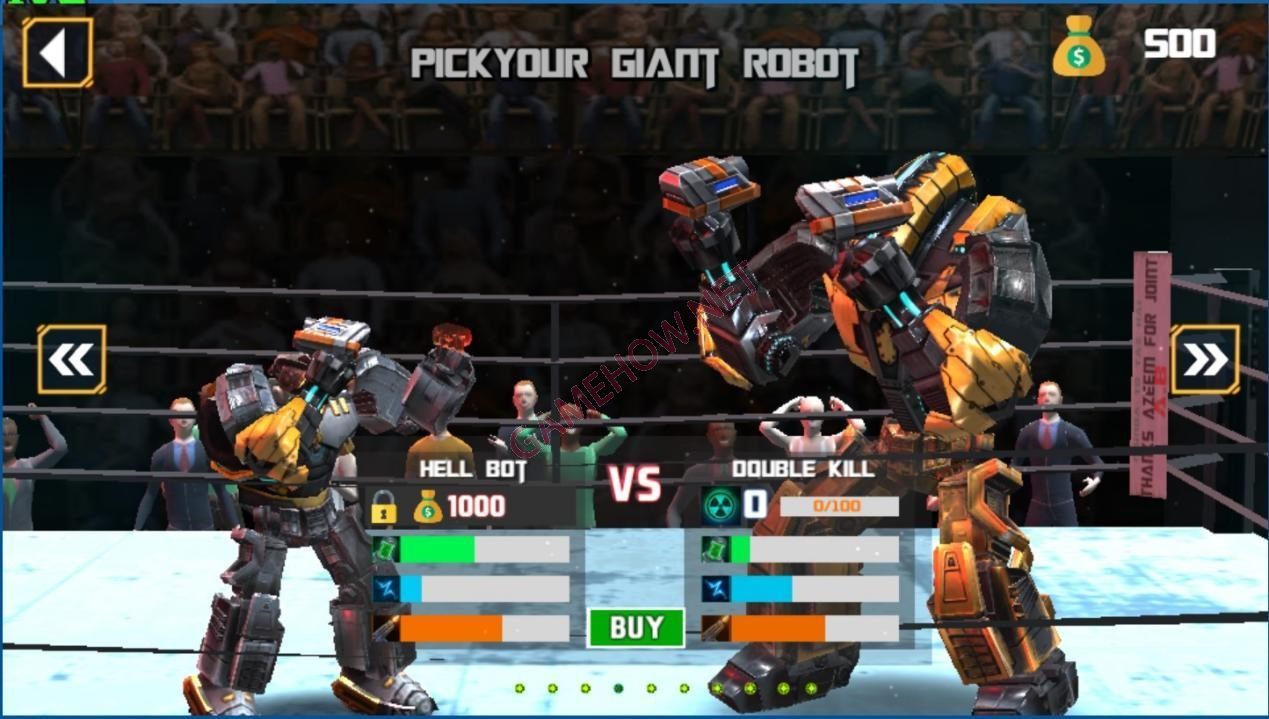Show the next robot with double-right arrows
This screenshot has height=719, width=1269.
1204,359
